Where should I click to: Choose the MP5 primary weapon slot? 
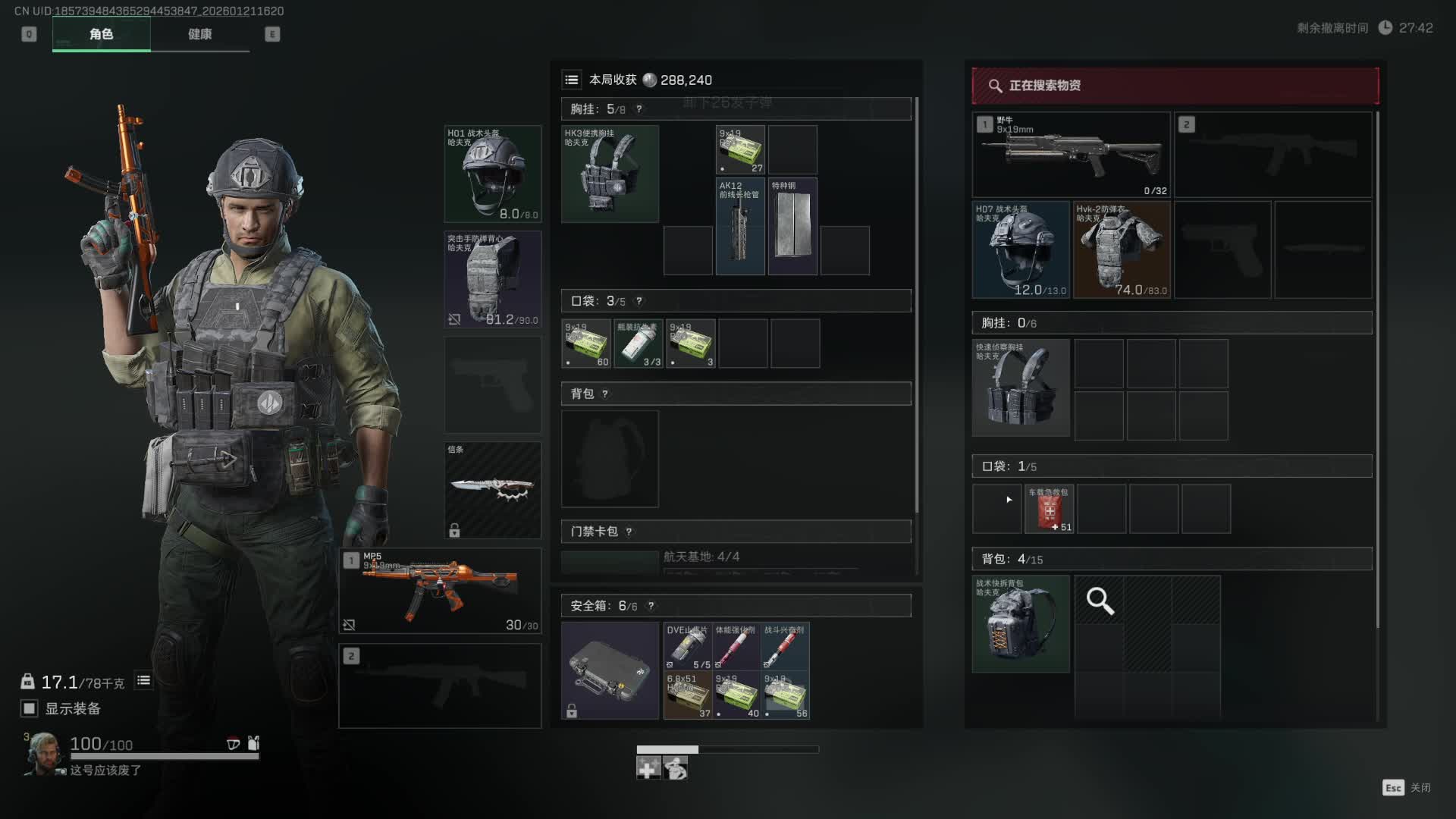point(441,591)
